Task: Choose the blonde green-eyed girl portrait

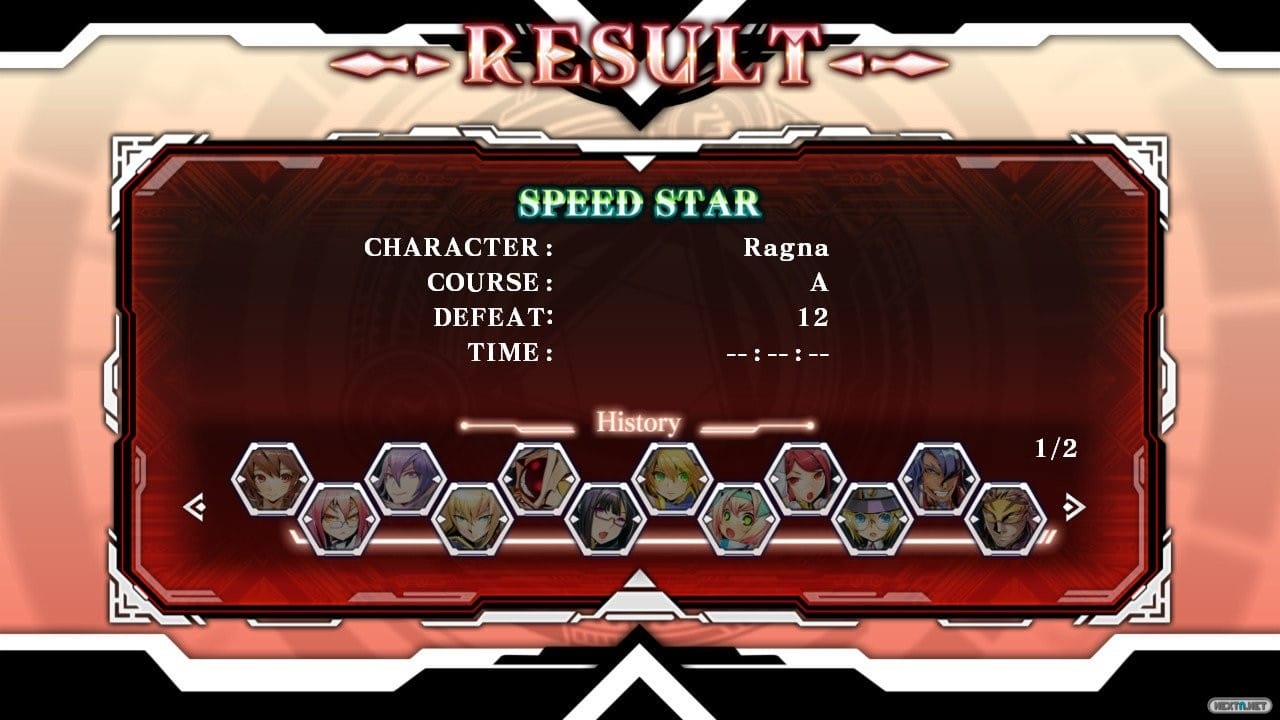Action: coord(672,479)
